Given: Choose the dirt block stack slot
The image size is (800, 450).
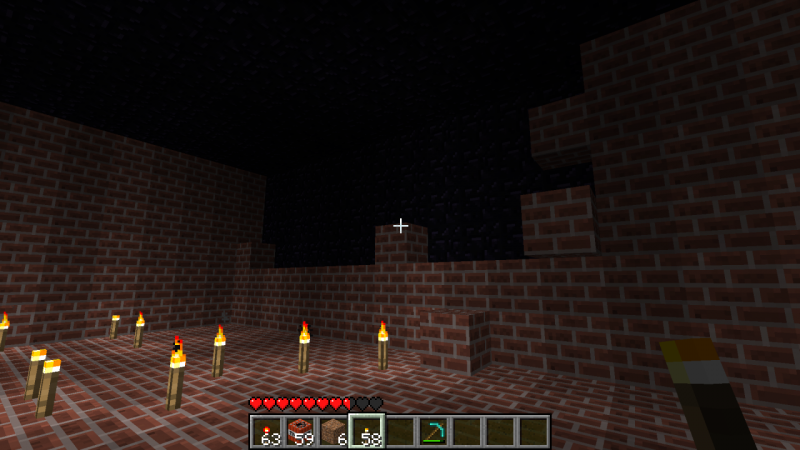Looking at the screenshot, I should pos(333,431).
